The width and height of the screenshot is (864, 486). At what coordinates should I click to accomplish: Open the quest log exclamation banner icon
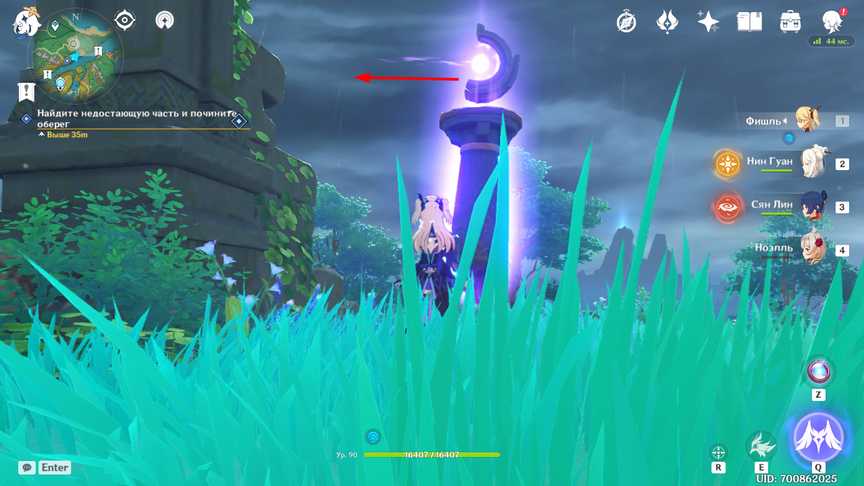pos(26,91)
